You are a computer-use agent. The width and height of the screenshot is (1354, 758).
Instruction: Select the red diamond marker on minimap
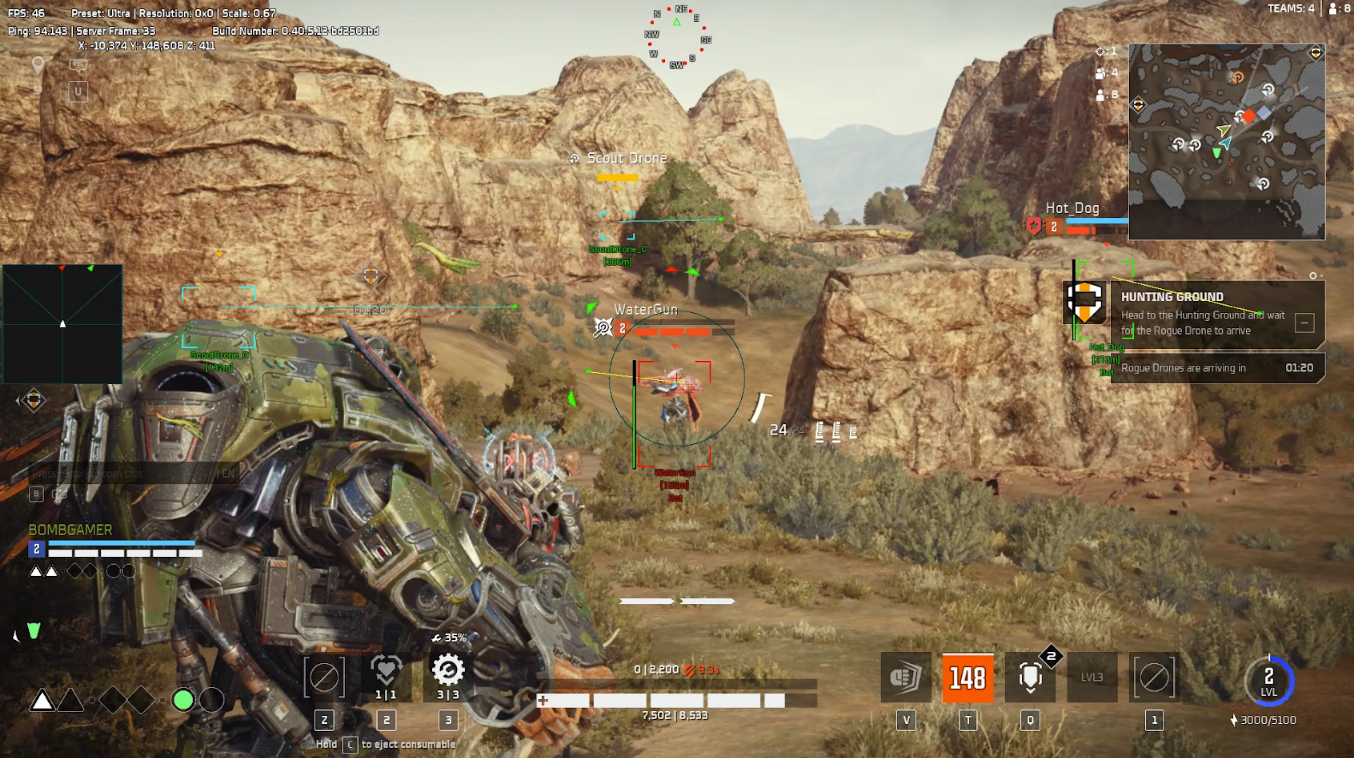(1249, 116)
